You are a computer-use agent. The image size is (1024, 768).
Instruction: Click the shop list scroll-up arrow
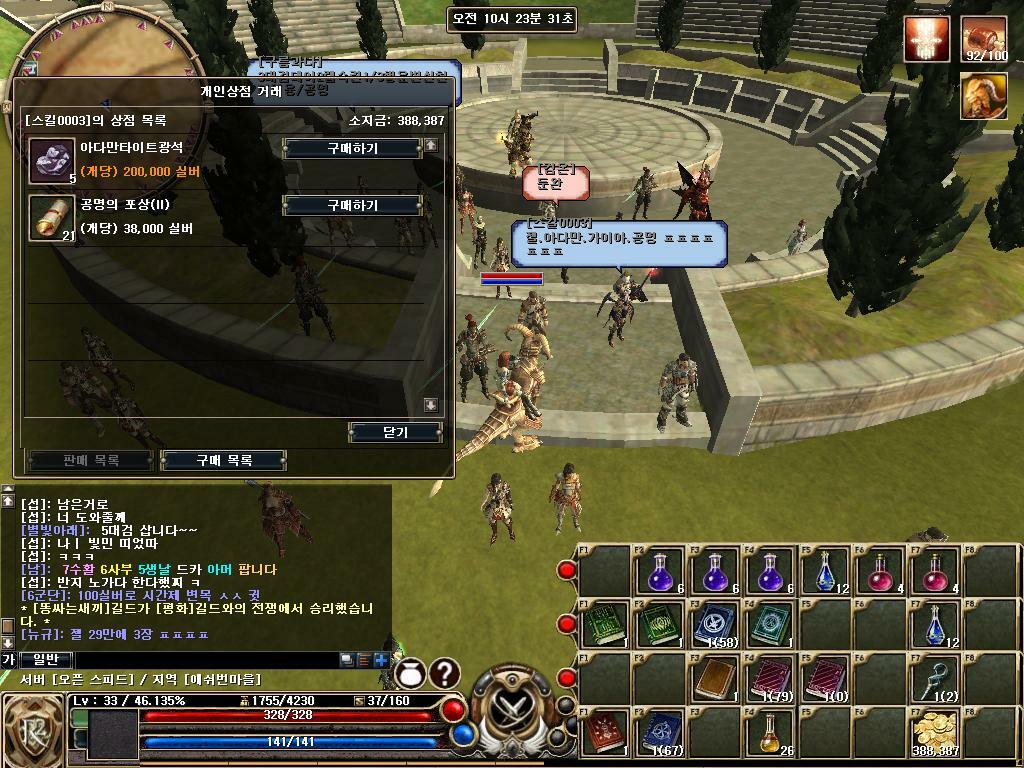[431, 146]
